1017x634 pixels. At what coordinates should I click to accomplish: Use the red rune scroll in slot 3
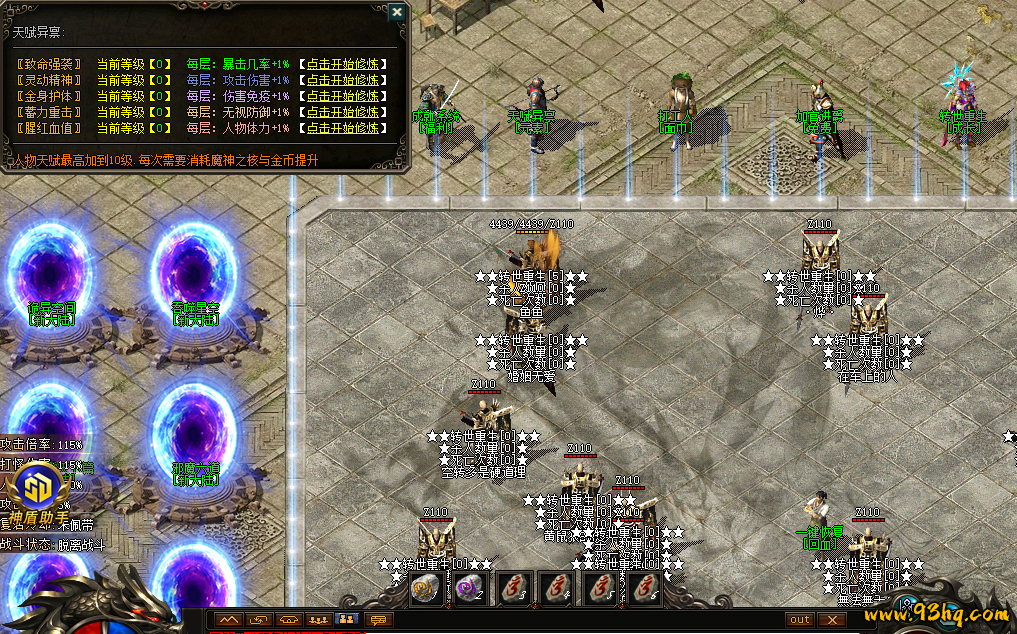point(513,589)
